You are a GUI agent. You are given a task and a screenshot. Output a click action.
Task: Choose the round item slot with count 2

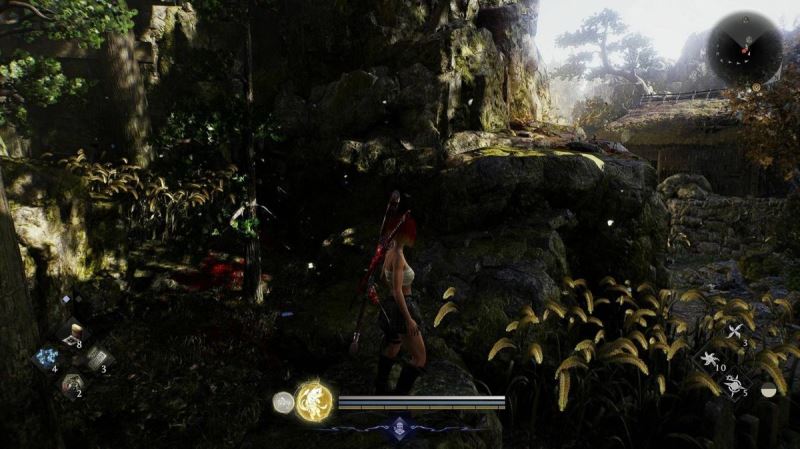(71, 383)
